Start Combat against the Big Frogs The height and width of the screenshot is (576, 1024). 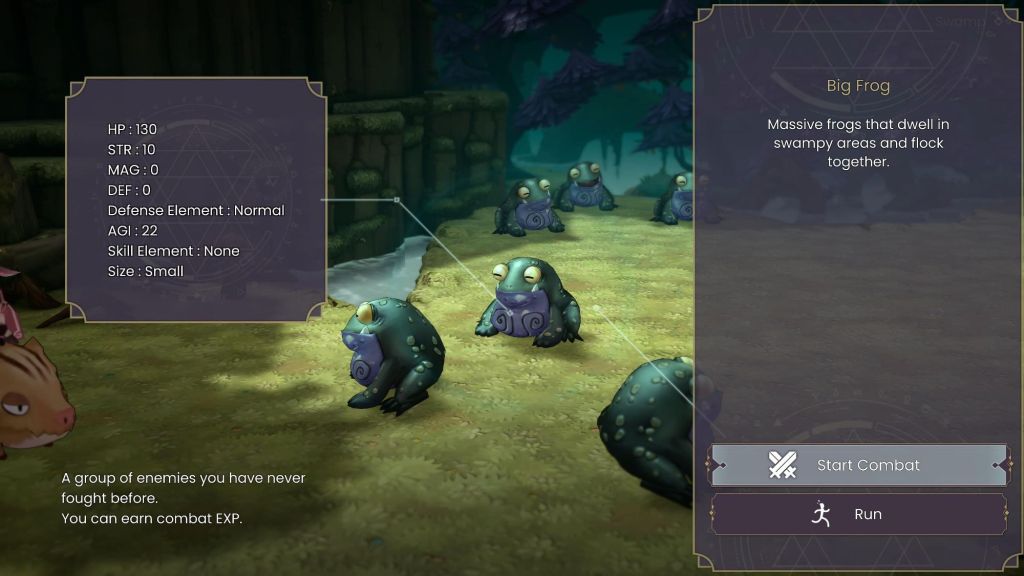[858, 465]
